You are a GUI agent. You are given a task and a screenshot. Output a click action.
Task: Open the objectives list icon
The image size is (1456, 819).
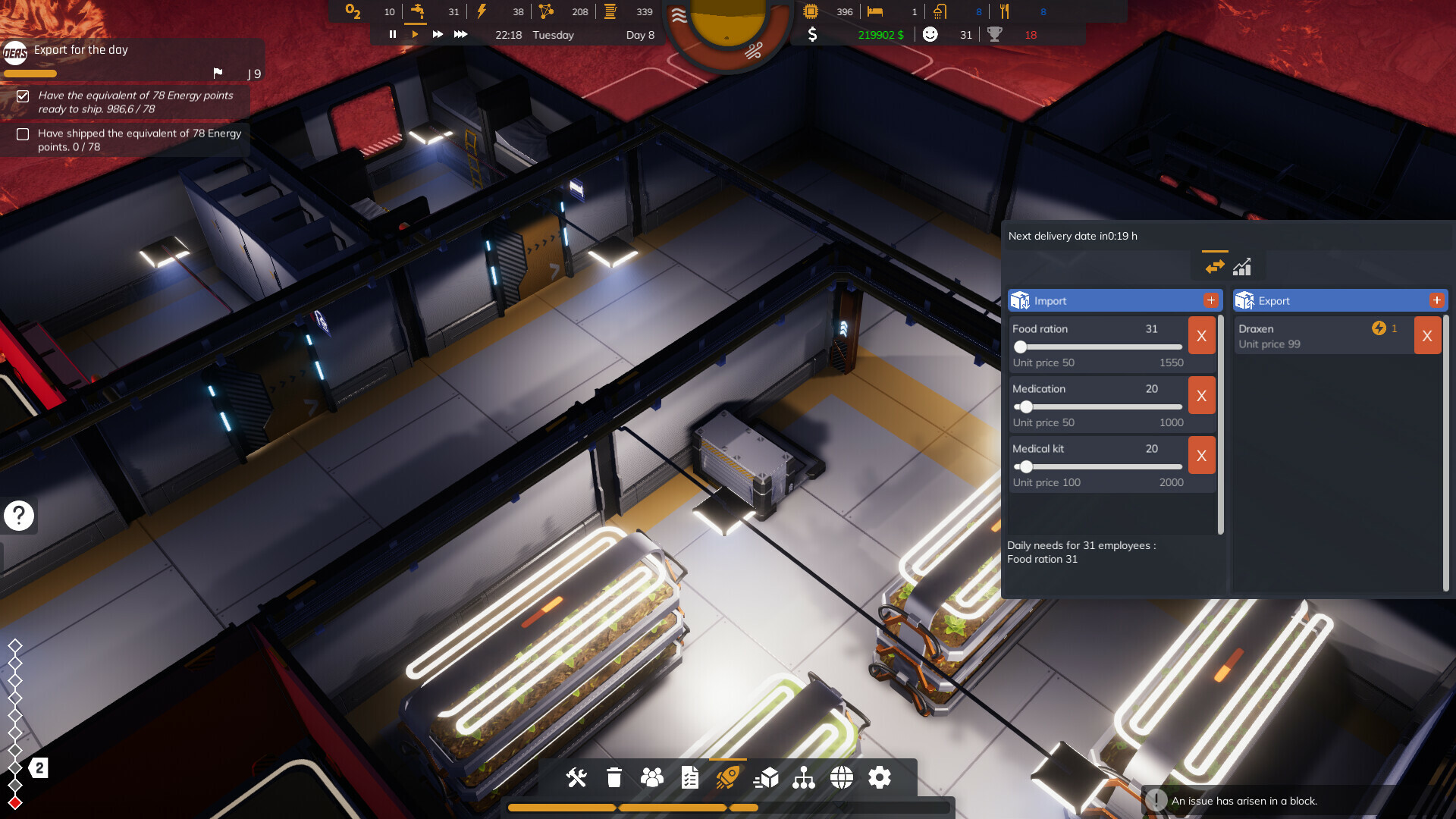point(689,777)
